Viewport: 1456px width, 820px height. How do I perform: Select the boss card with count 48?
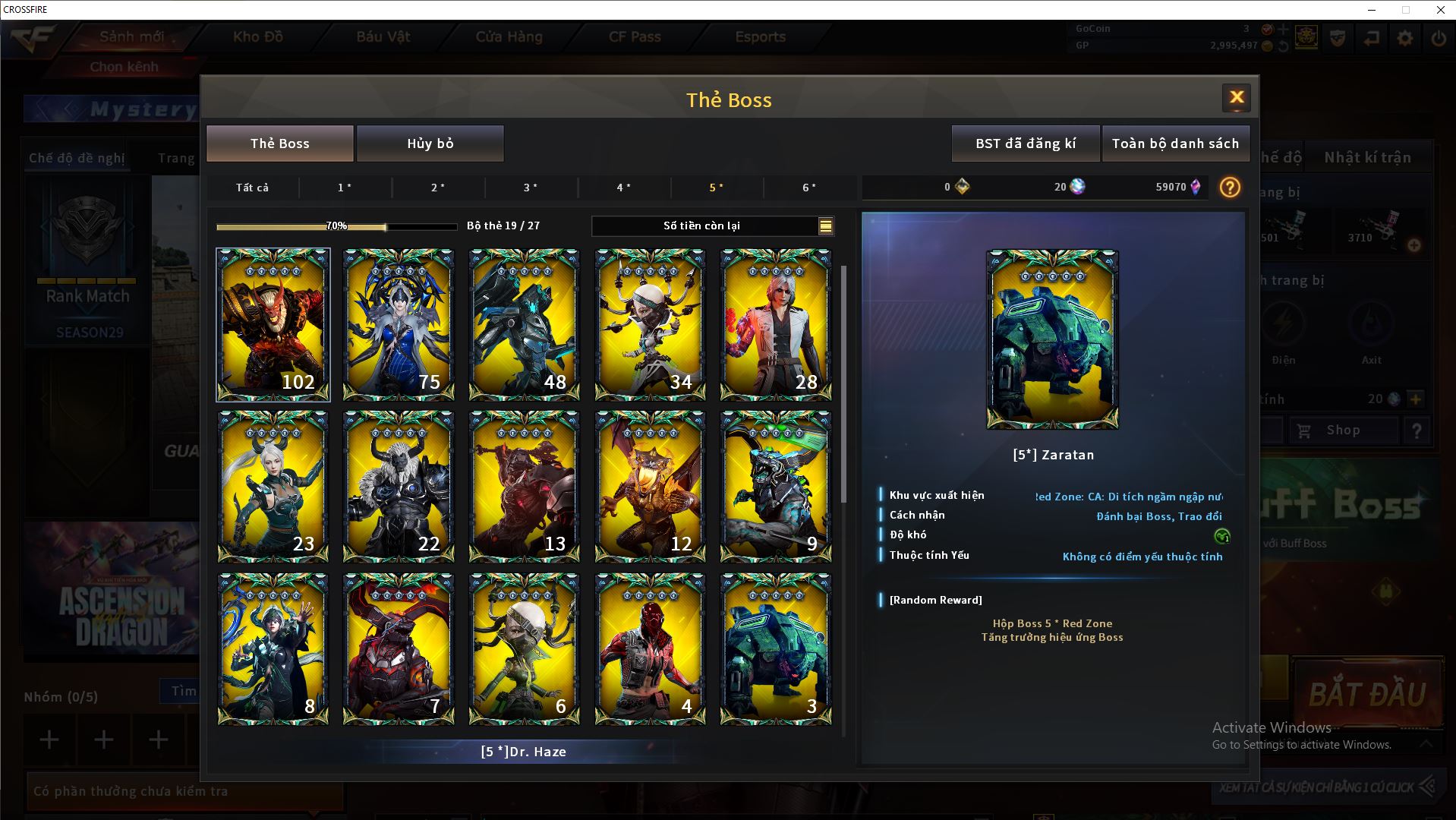(x=524, y=324)
